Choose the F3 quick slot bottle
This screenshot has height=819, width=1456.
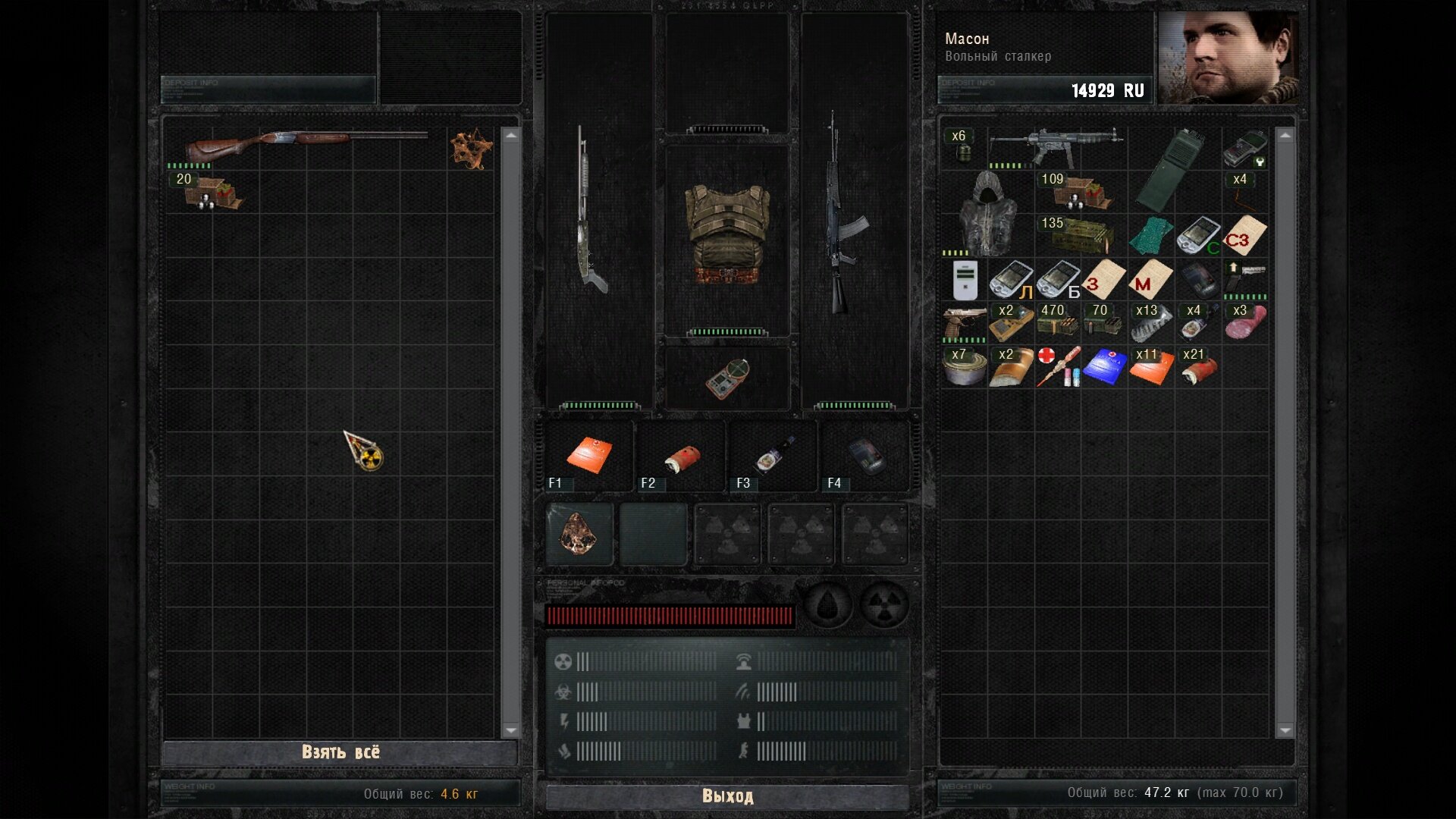(773, 456)
